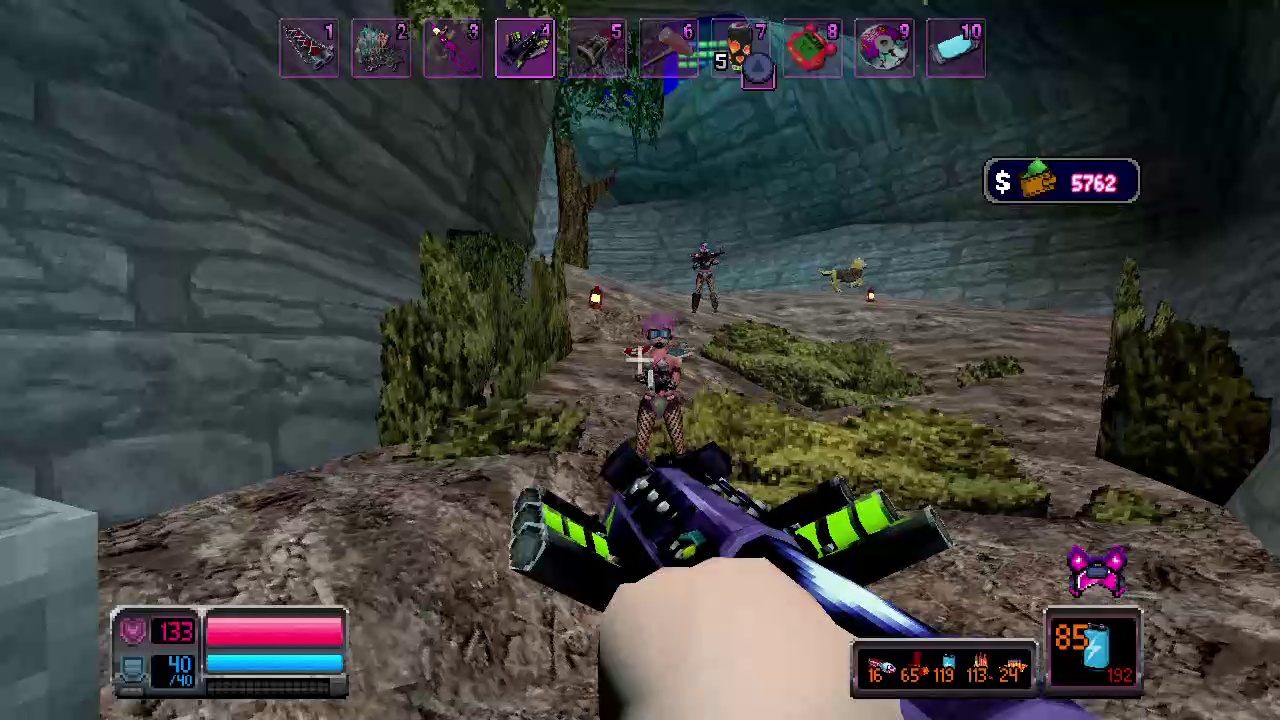Open the red handheld device in slot 8
The image size is (1280, 720).
813,47
